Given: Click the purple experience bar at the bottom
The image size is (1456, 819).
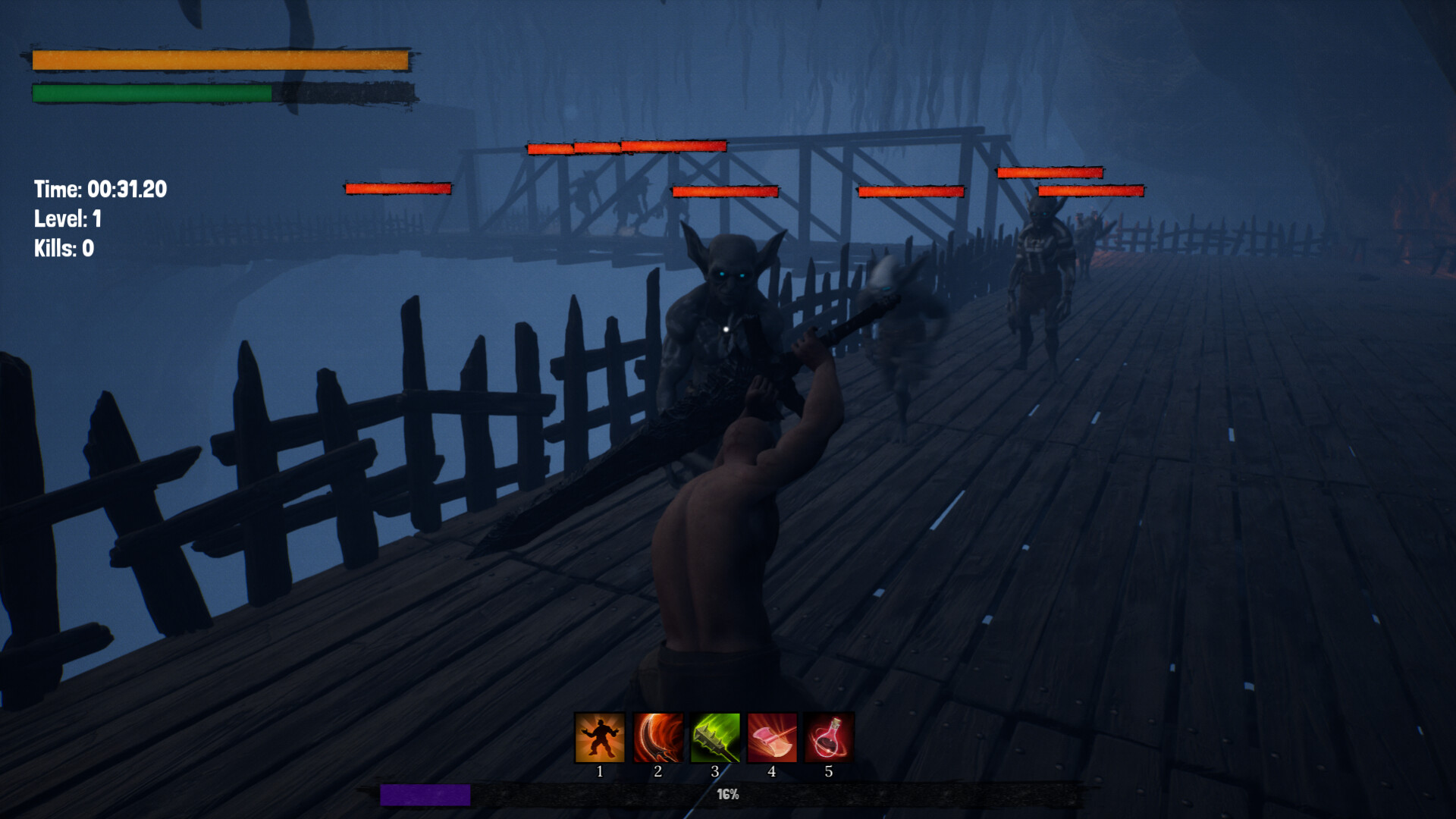Looking at the screenshot, I should 426,795.
